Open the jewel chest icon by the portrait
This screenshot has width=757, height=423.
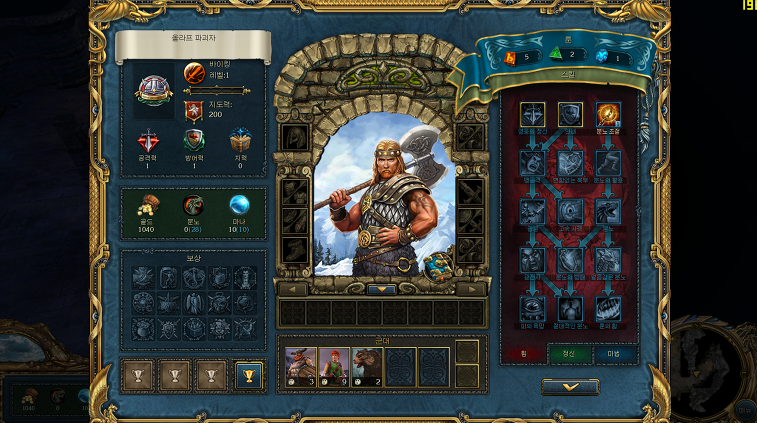click(437, 265)
